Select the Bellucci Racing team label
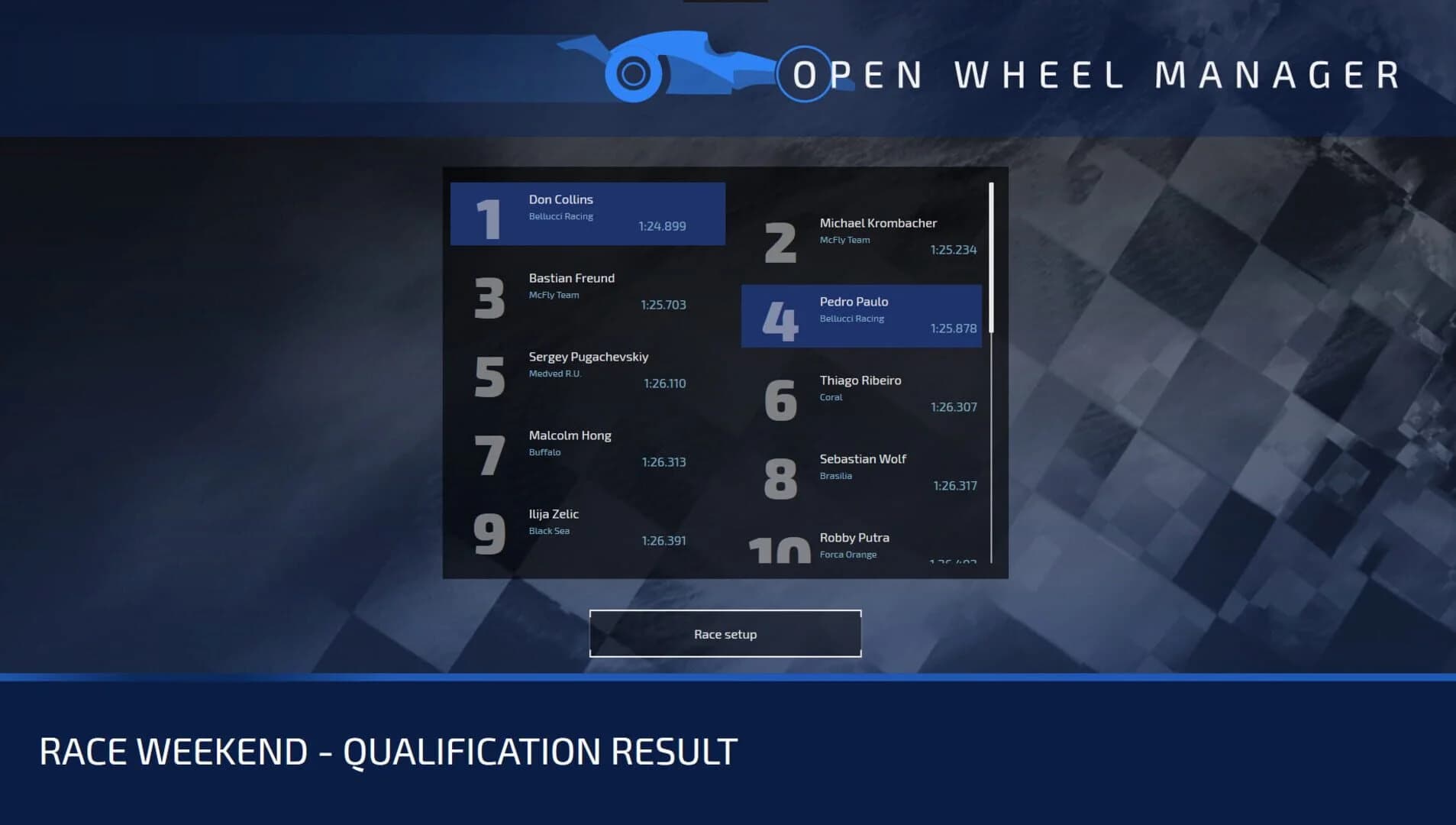This screenshot has width=1456, height=825. 561,216
